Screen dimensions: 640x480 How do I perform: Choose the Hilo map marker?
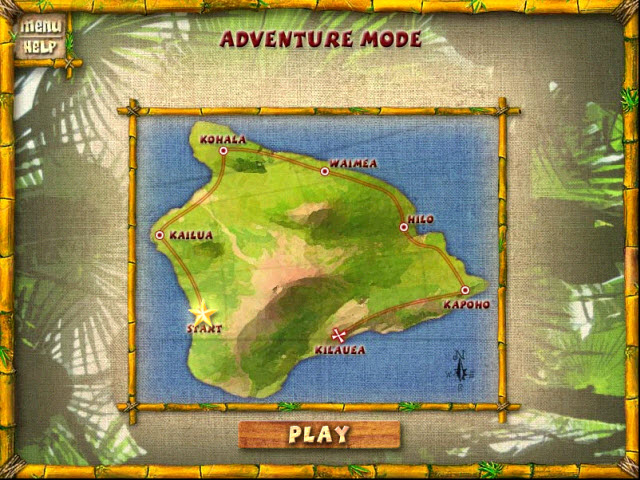pyautogui.click(x=404, y=227)
